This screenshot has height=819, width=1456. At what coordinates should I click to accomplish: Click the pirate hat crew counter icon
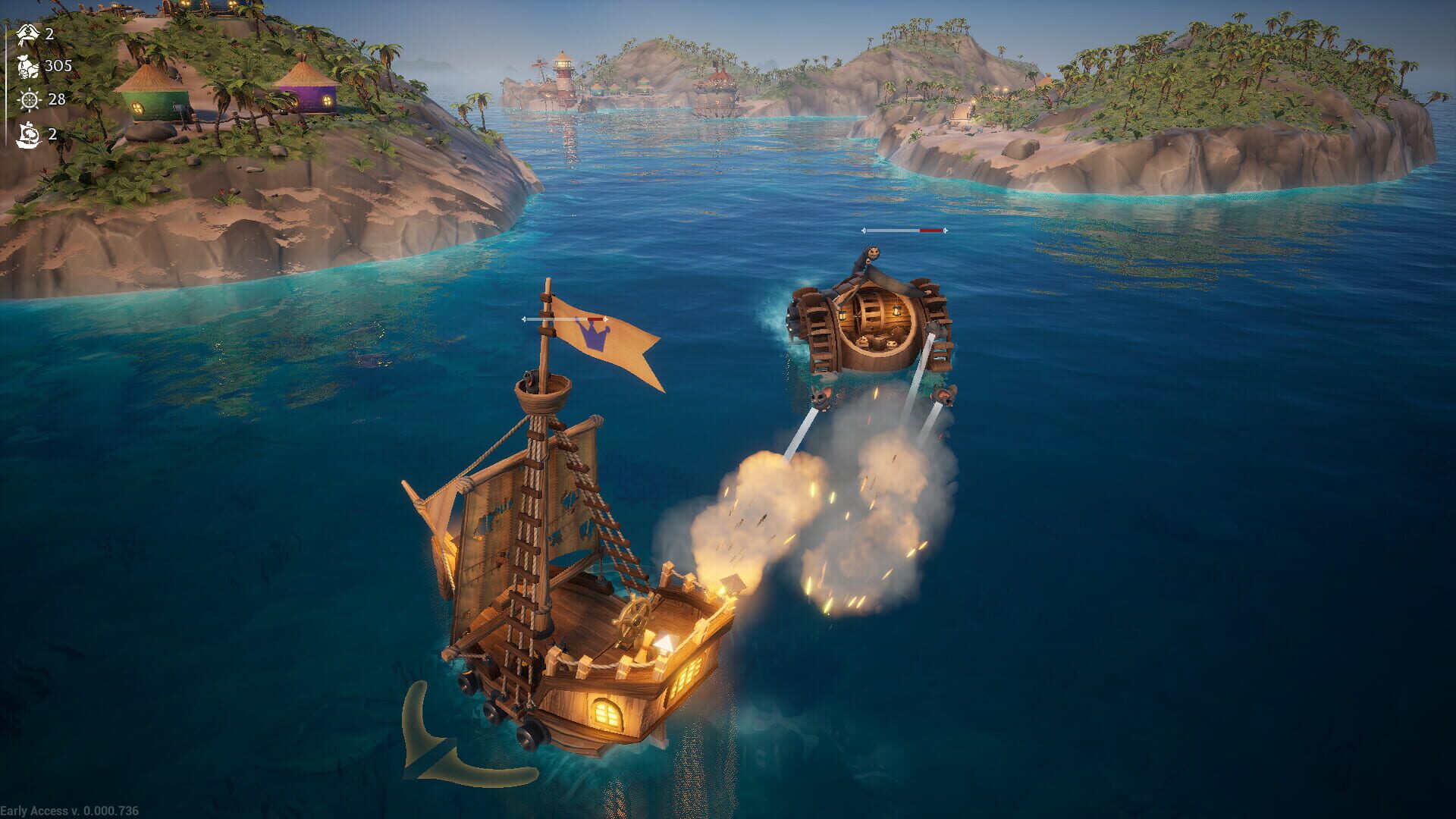29,33
